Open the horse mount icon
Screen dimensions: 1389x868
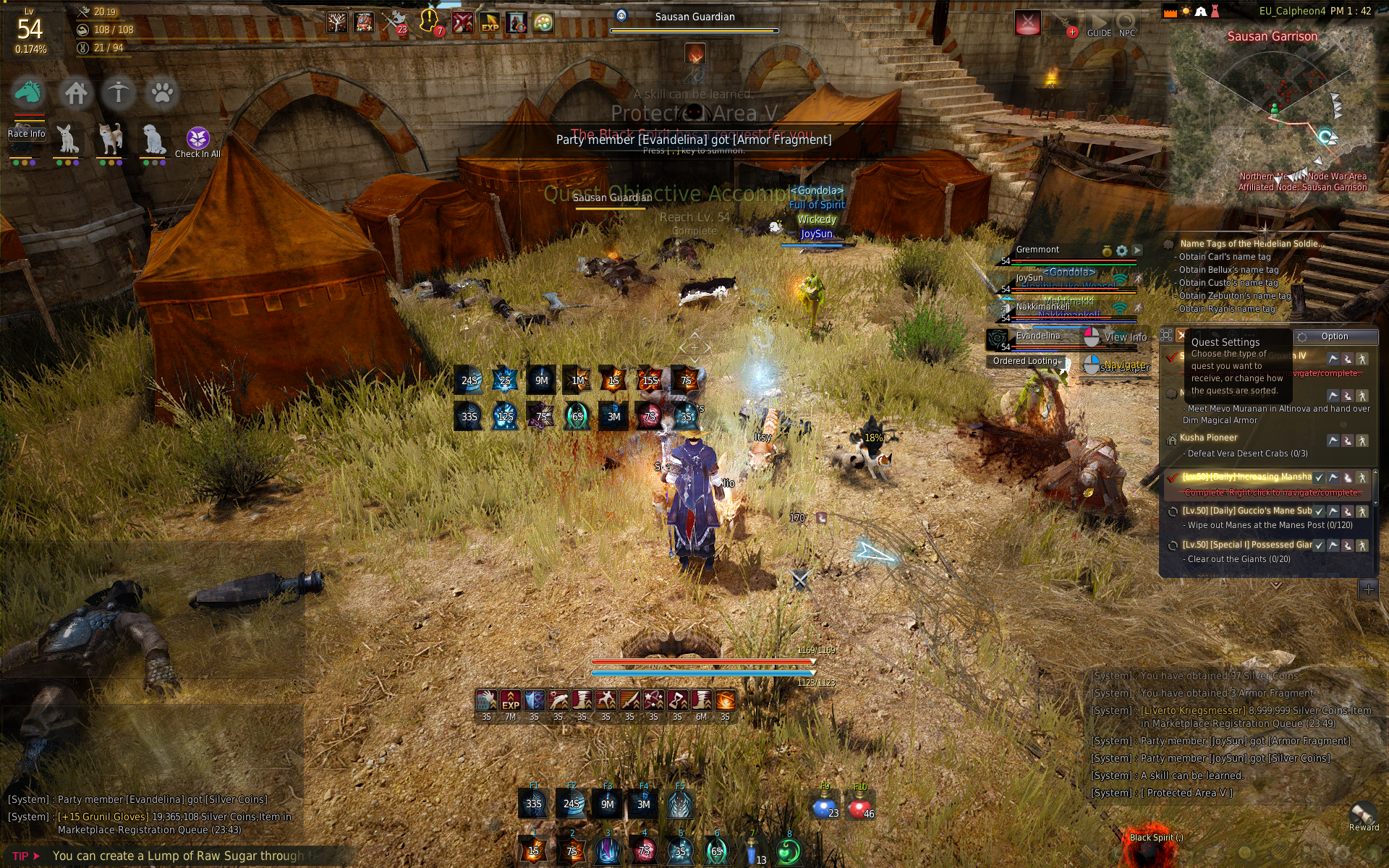coord(27,93)
